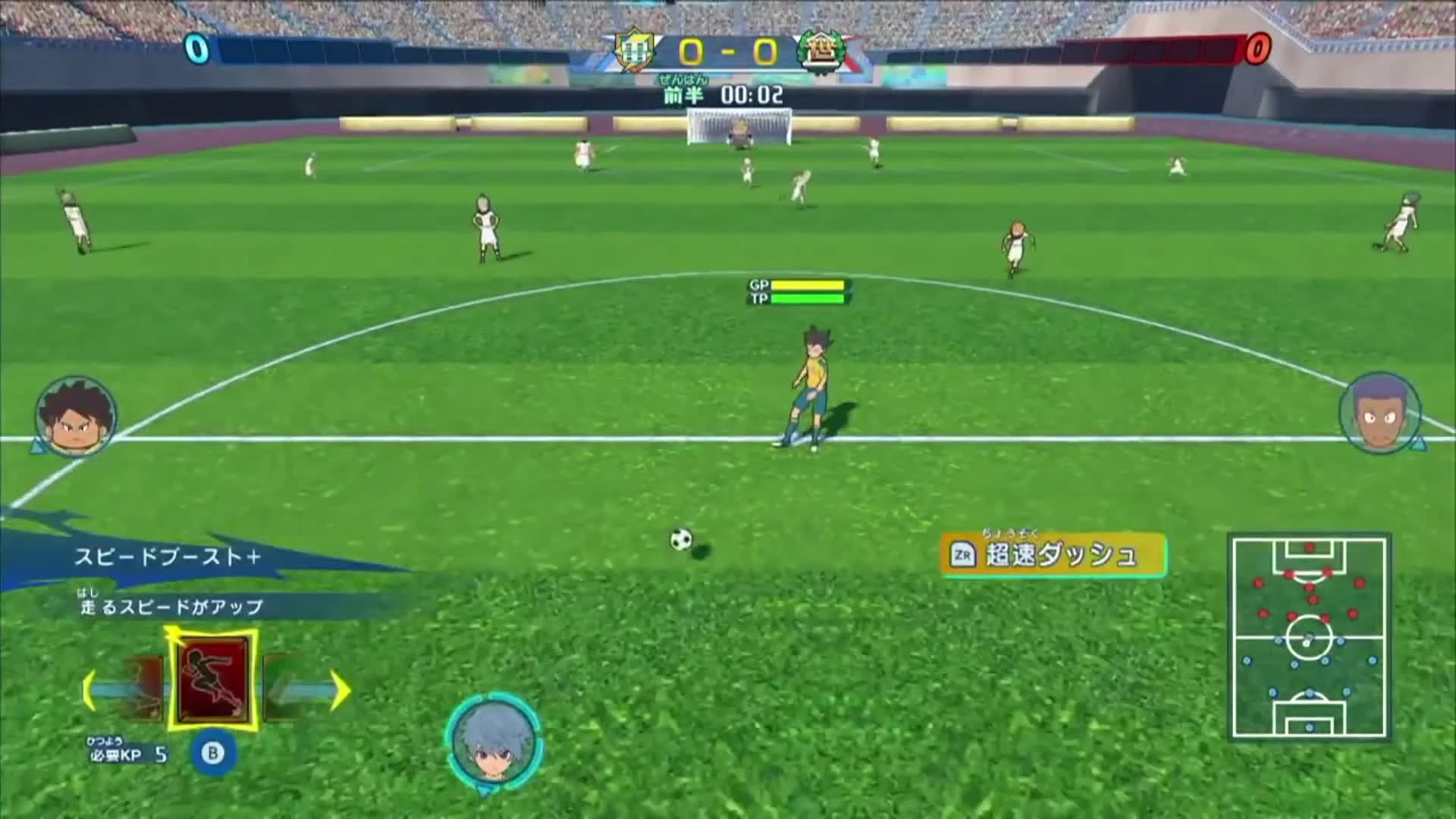Click the left team's shield emblem on scoreboard

point(634,49)
